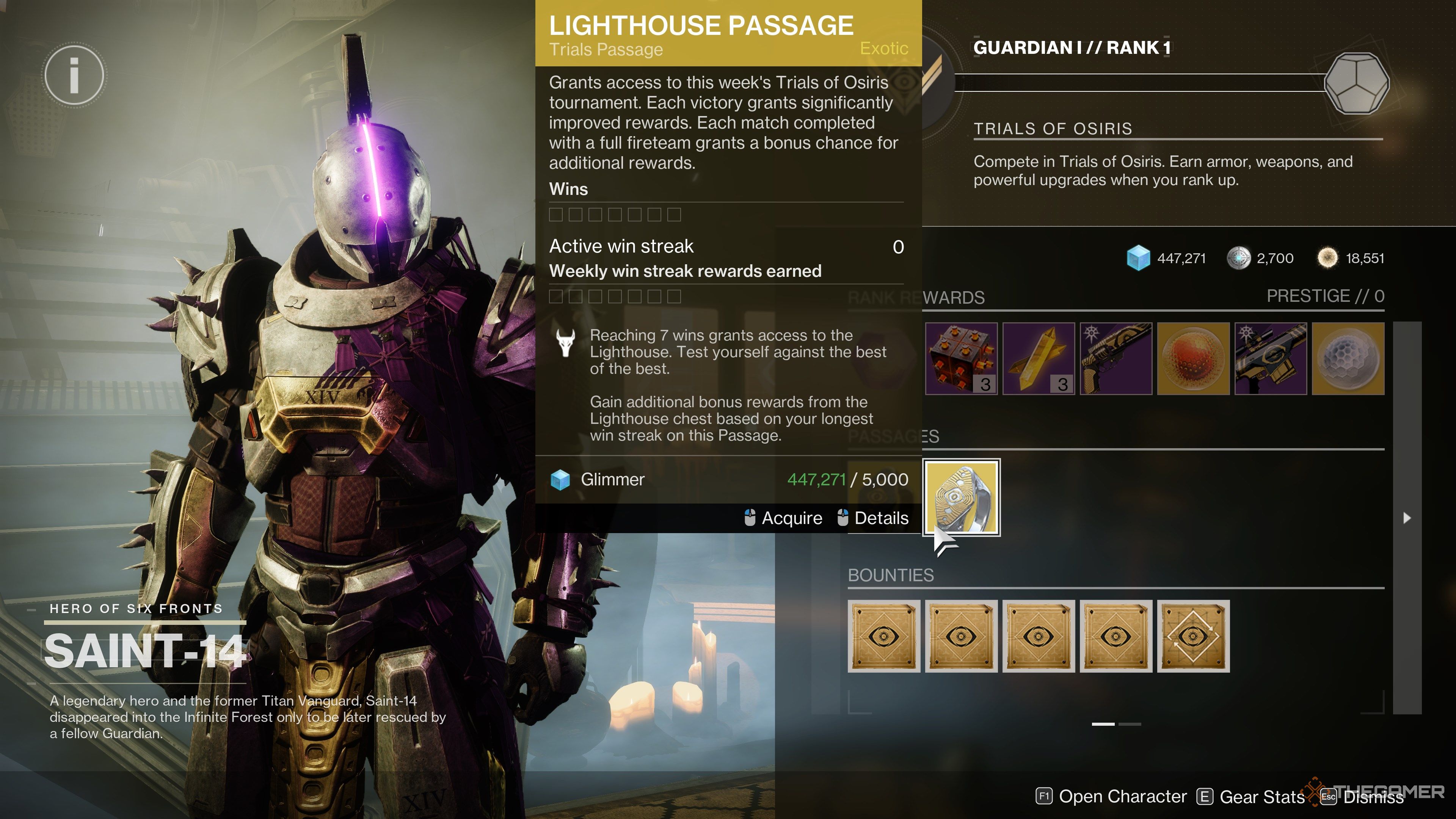Open the info icon beside the vendor
The image size is (1456, 819).
[x=74, y=75]
